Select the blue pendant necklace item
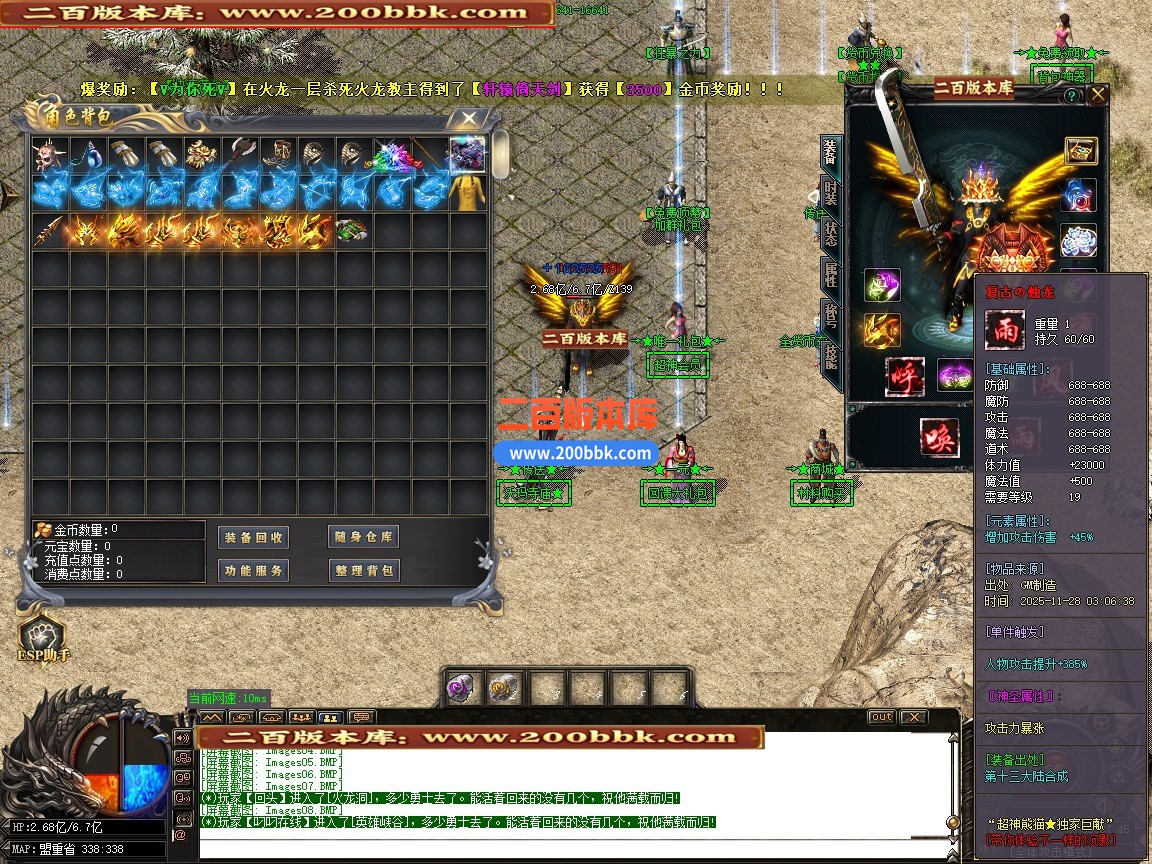Image resolution: width=1152 pixels, height=864 pixels. (x=88, y=154)
